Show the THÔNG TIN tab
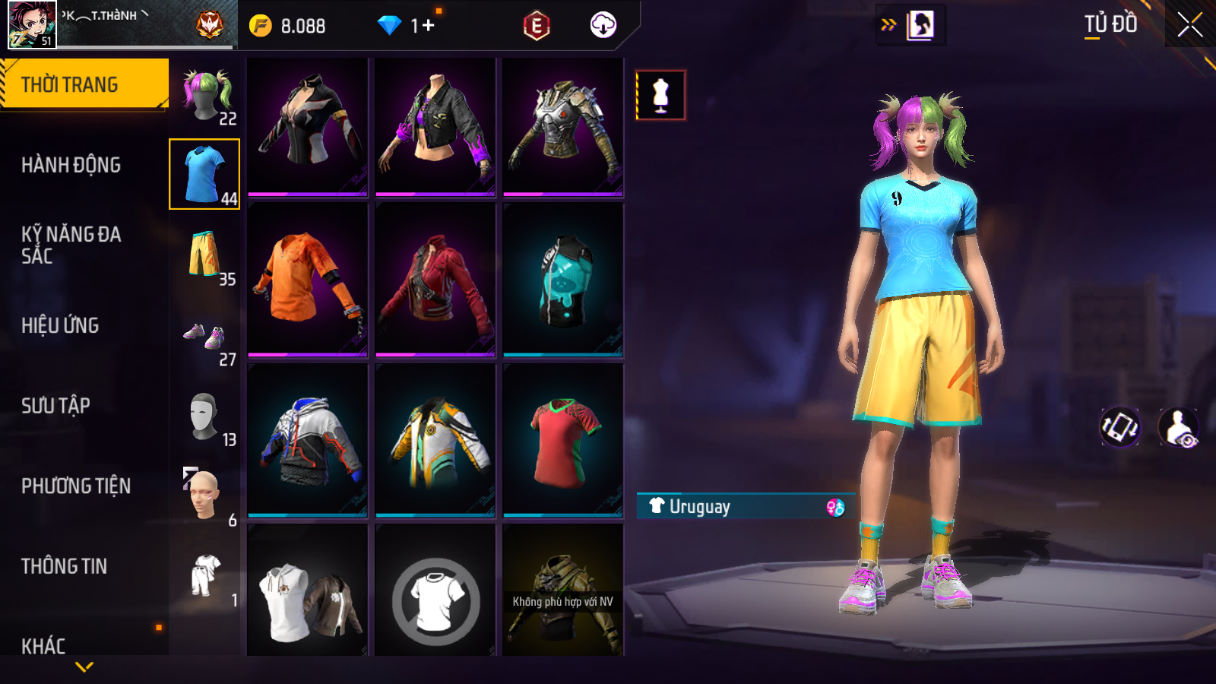This screenshot has height=684, width=1216. 64,566
